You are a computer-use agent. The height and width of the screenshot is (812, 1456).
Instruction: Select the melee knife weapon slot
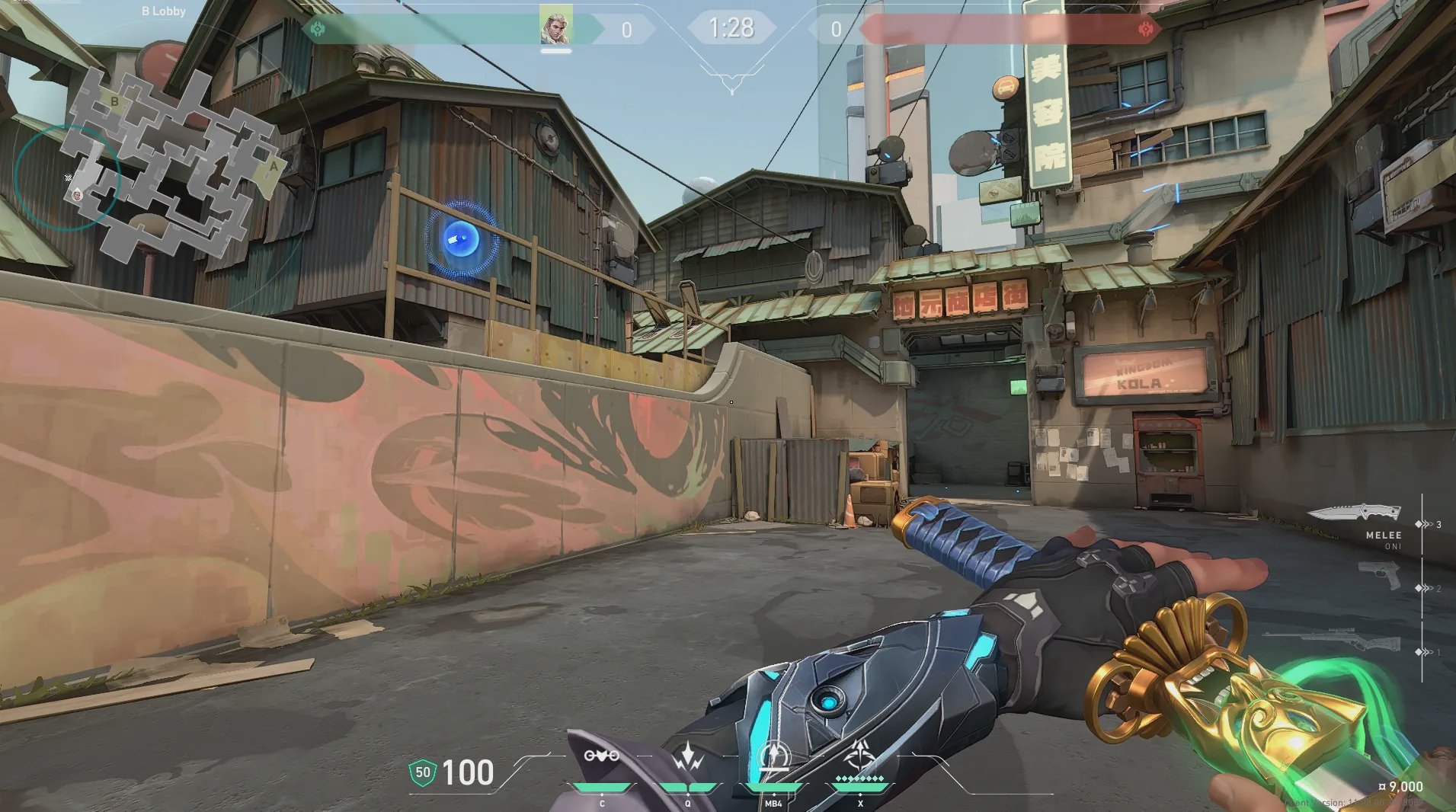(x=1355, y=513)
